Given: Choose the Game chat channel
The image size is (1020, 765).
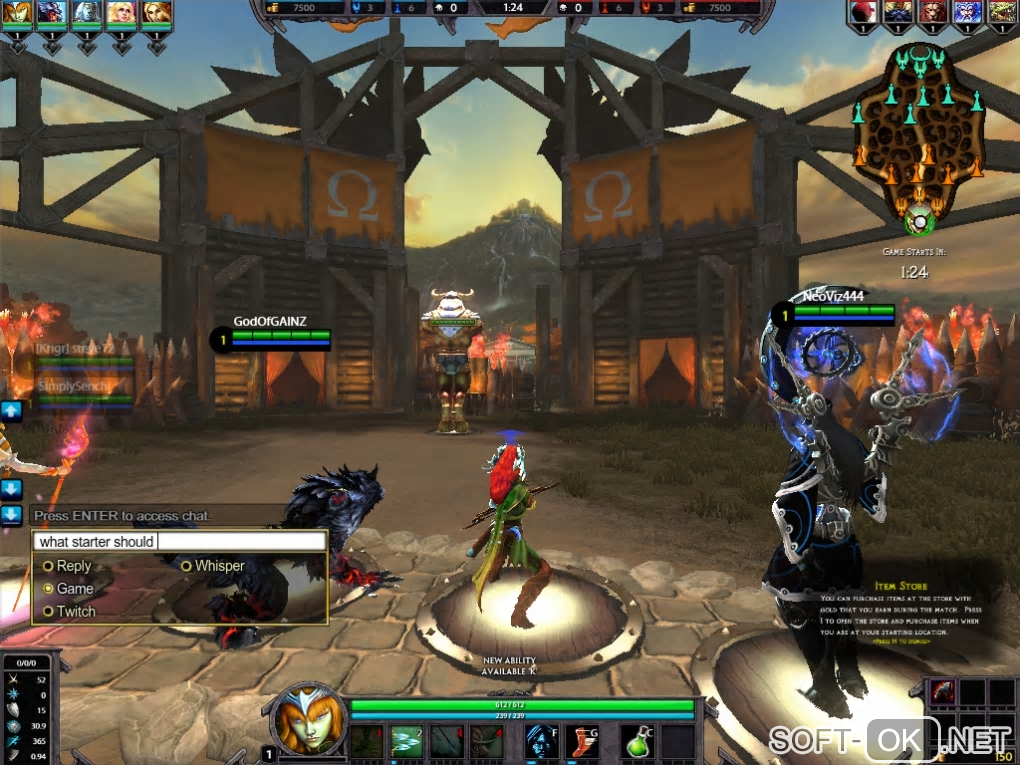Looking at the screenshot, I should click(48, 589).
